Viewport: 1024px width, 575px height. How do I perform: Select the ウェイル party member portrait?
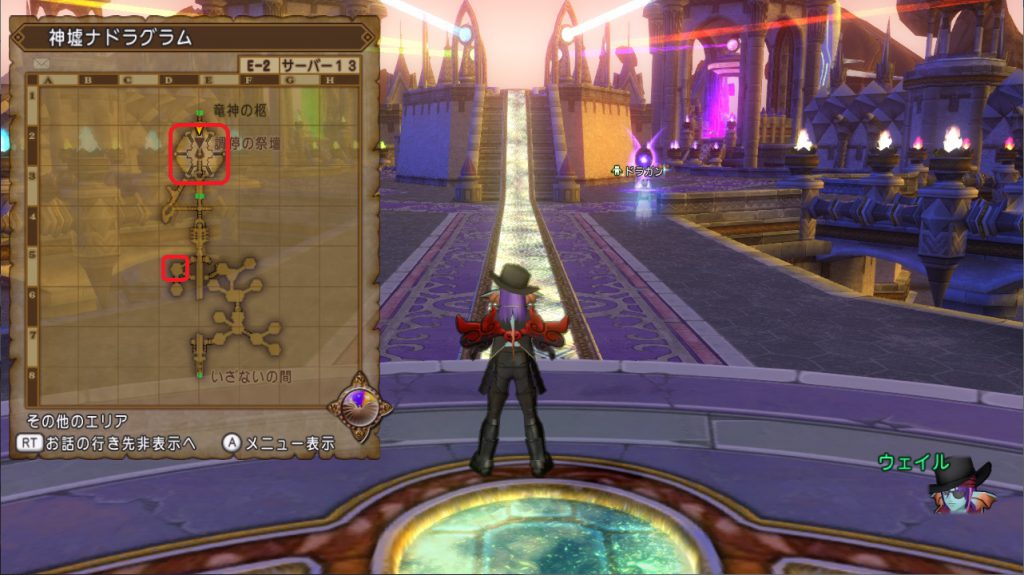point(957,487)
